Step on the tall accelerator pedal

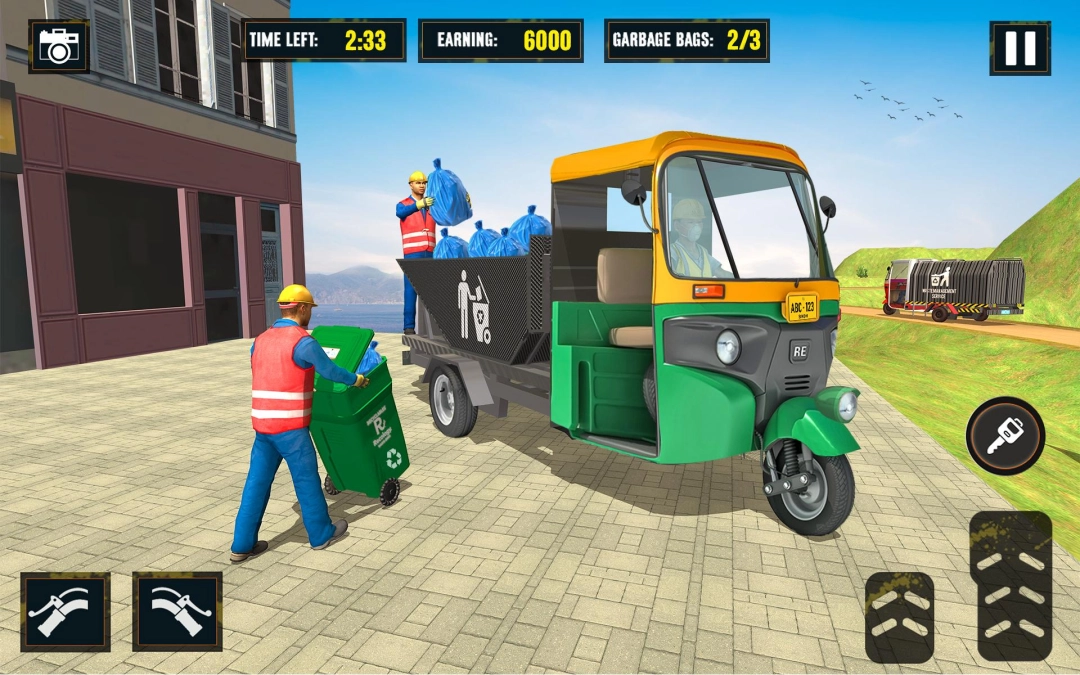click(1014, 585)
